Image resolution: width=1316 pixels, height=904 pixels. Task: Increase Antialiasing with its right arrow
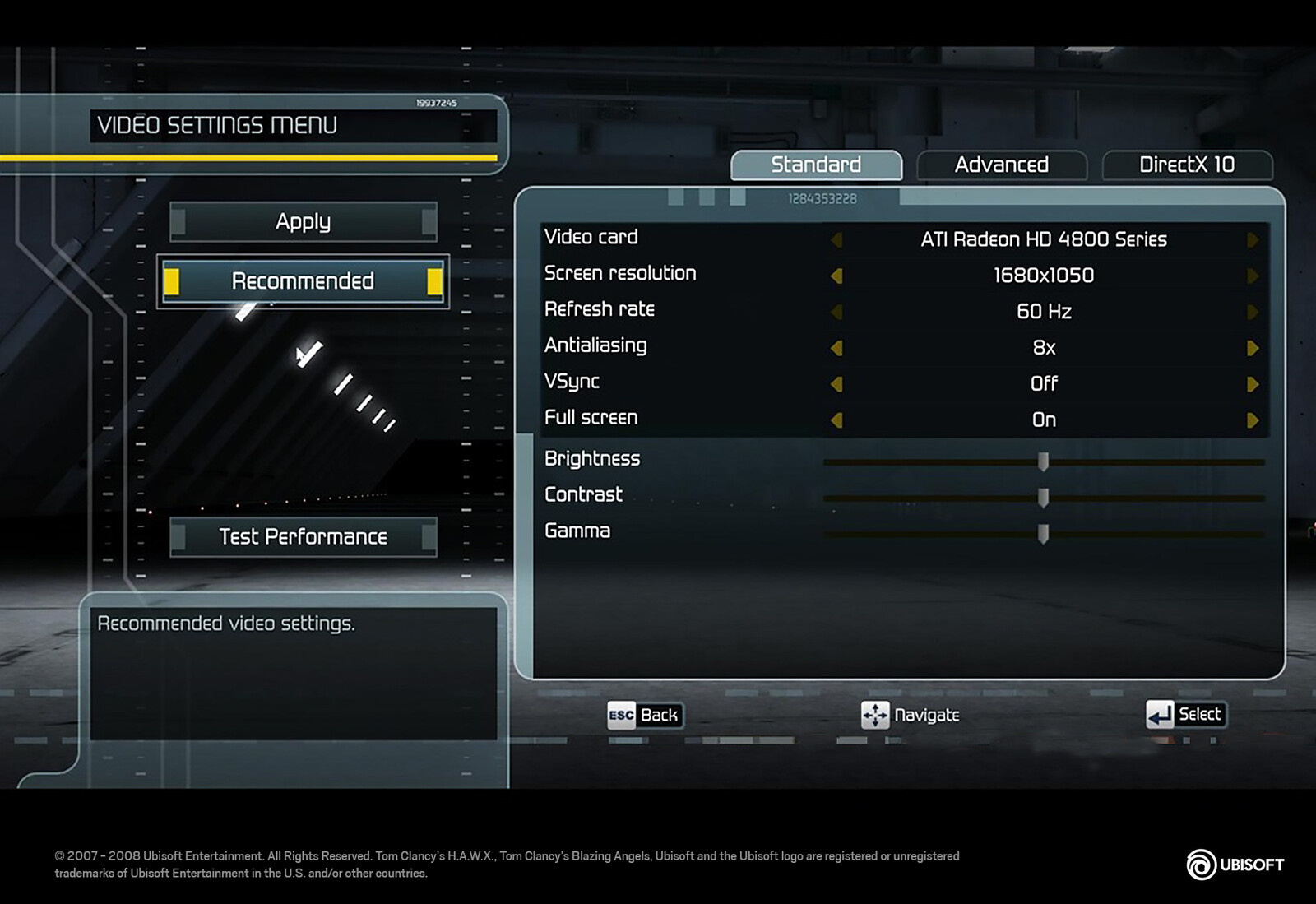(1253, 348)
